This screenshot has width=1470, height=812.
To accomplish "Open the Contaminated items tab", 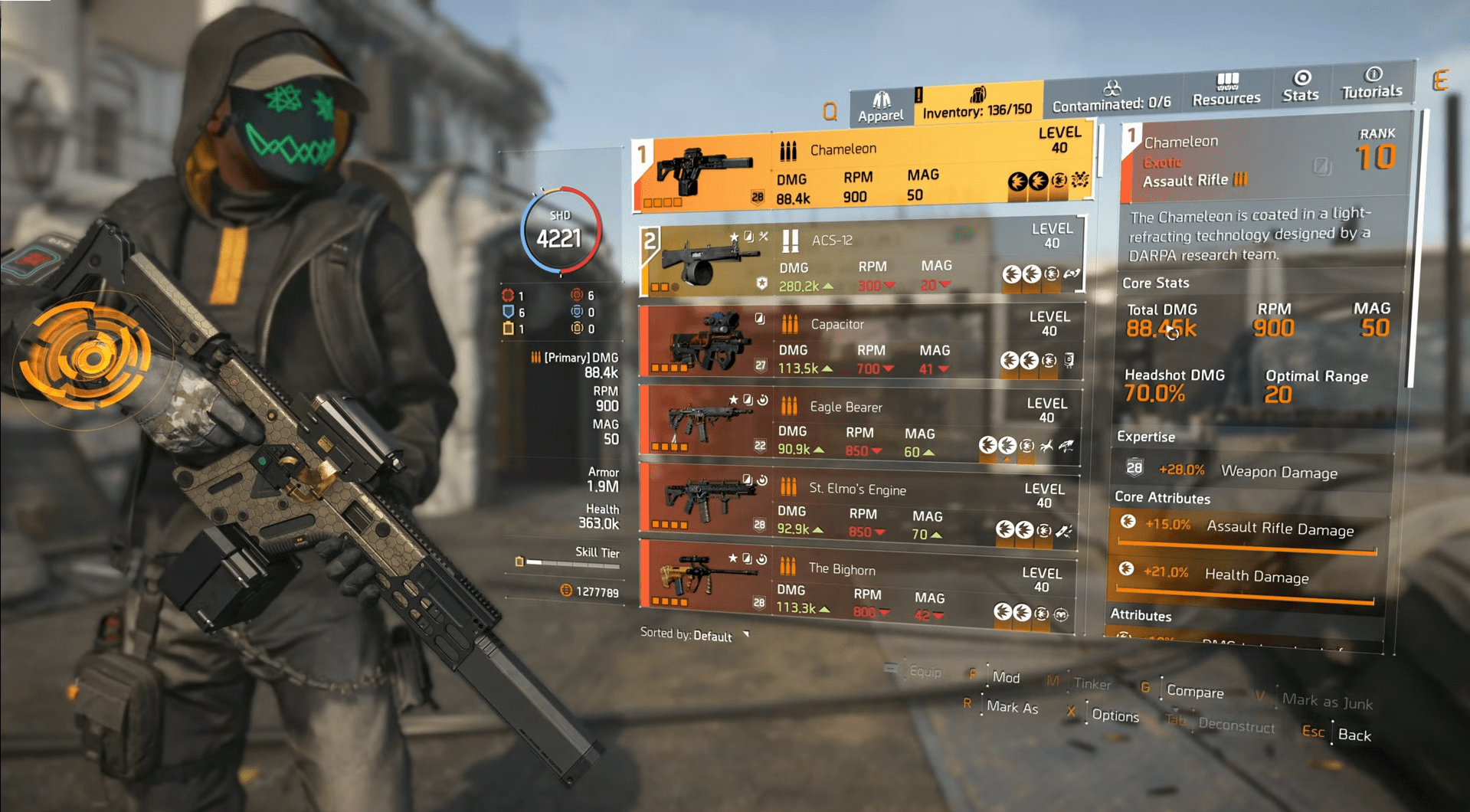I will (x=1111, y=97).
